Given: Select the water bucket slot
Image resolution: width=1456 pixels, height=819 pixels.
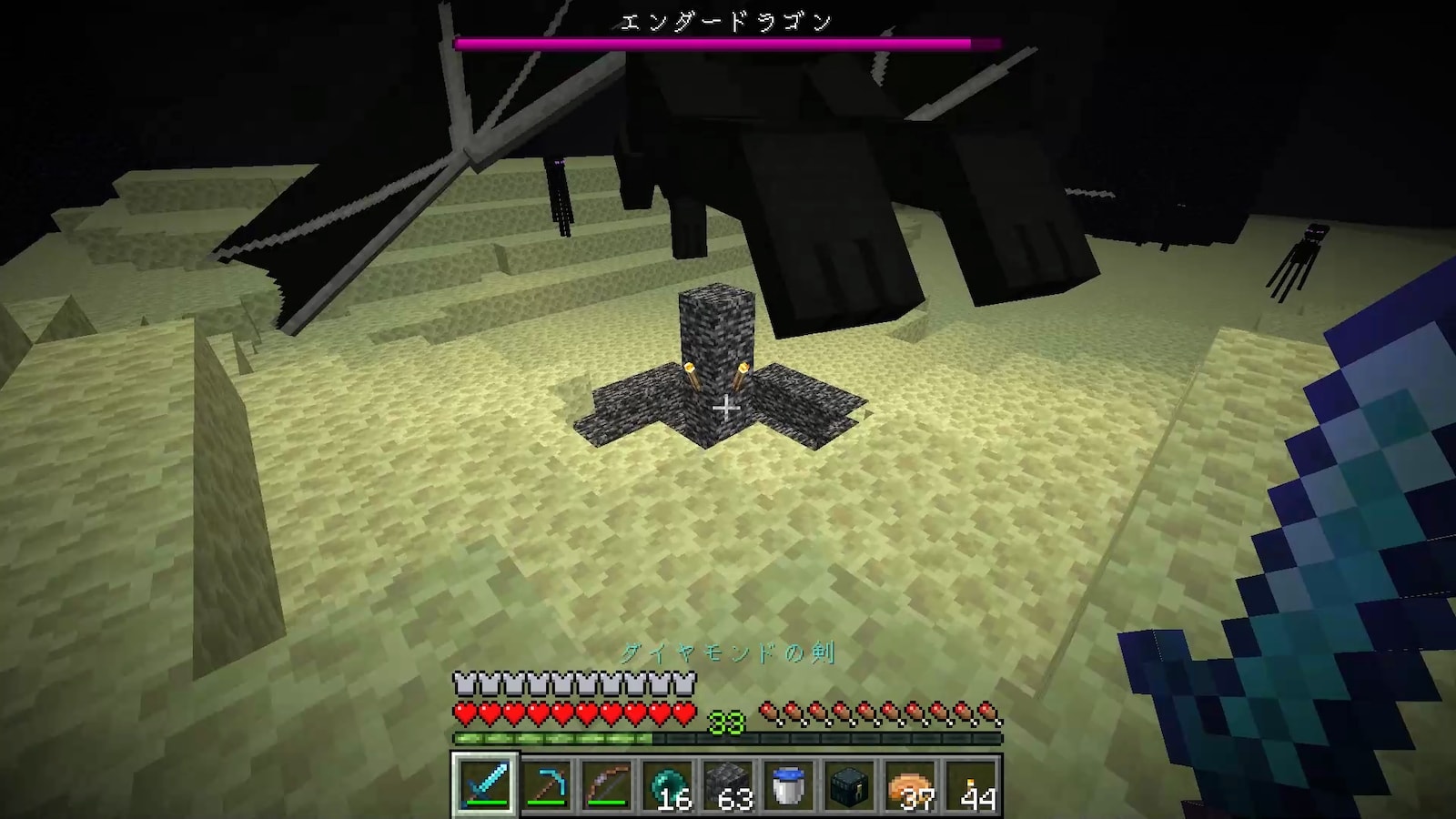Looking at the screenshot, I should tap(789, 784).
